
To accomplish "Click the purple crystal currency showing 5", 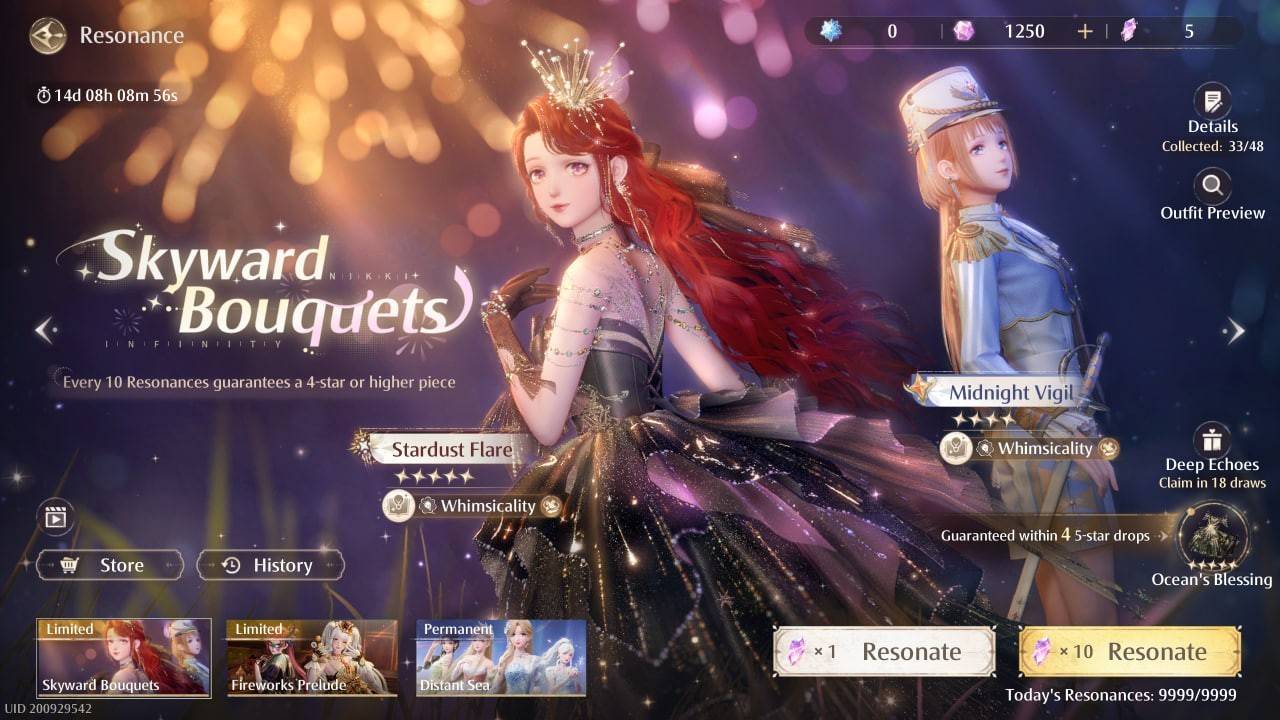I will point(1128,31).
